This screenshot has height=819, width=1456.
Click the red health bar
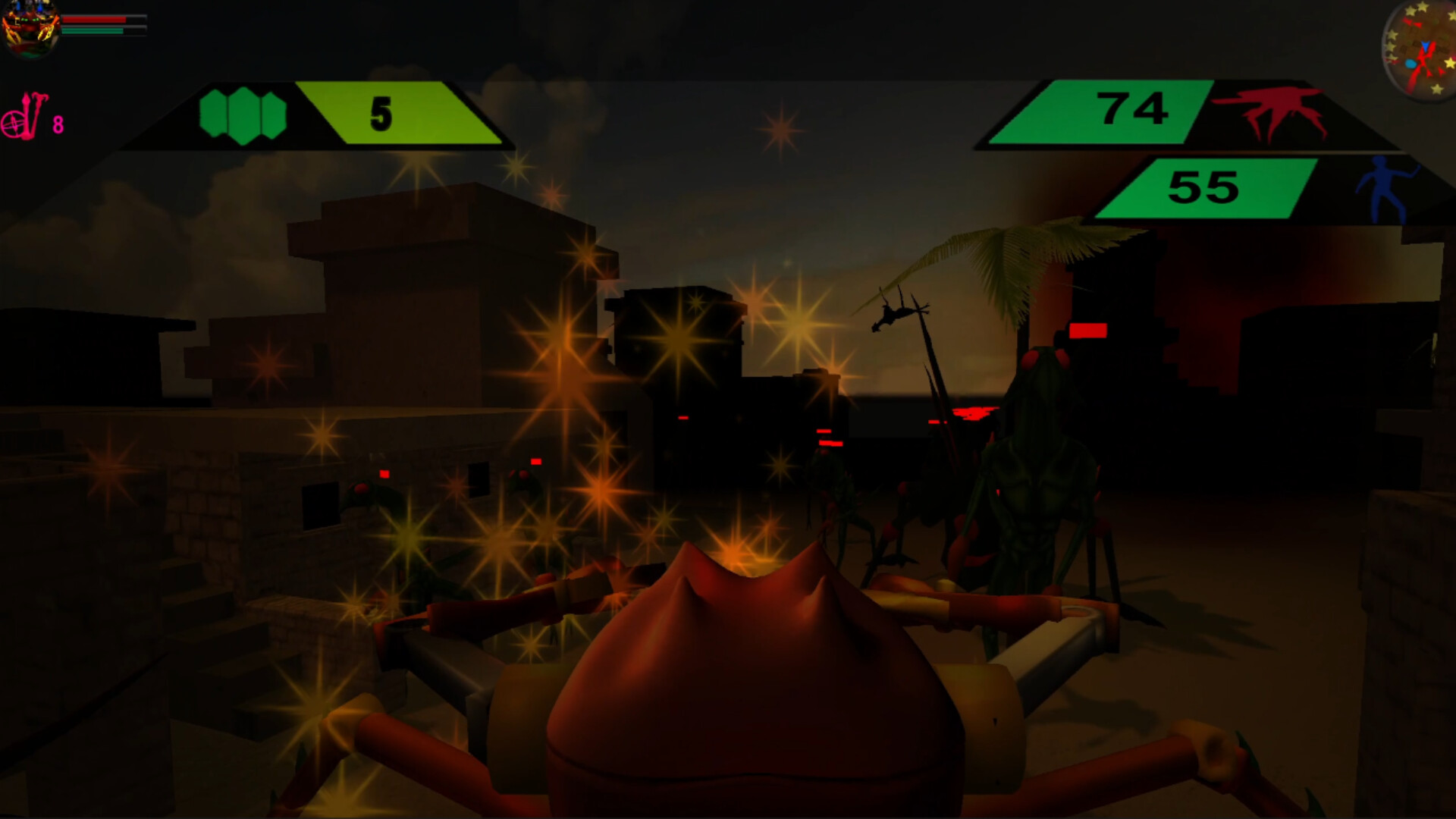pyautogui.click(x=94, y=20)
